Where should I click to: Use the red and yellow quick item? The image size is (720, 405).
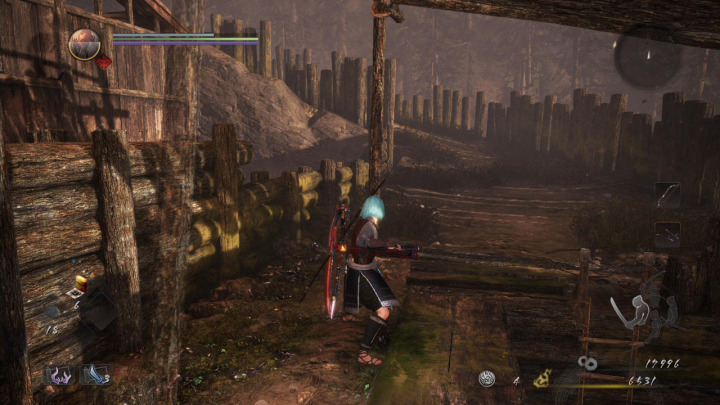click(82, 283)
